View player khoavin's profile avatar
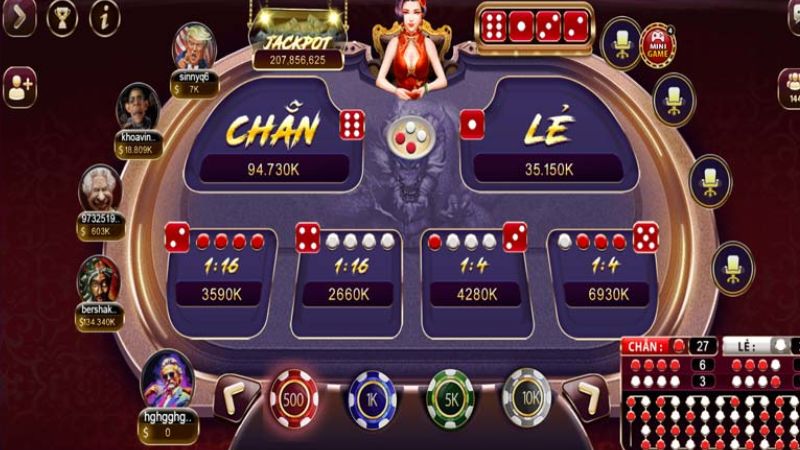 pos(138,106)
